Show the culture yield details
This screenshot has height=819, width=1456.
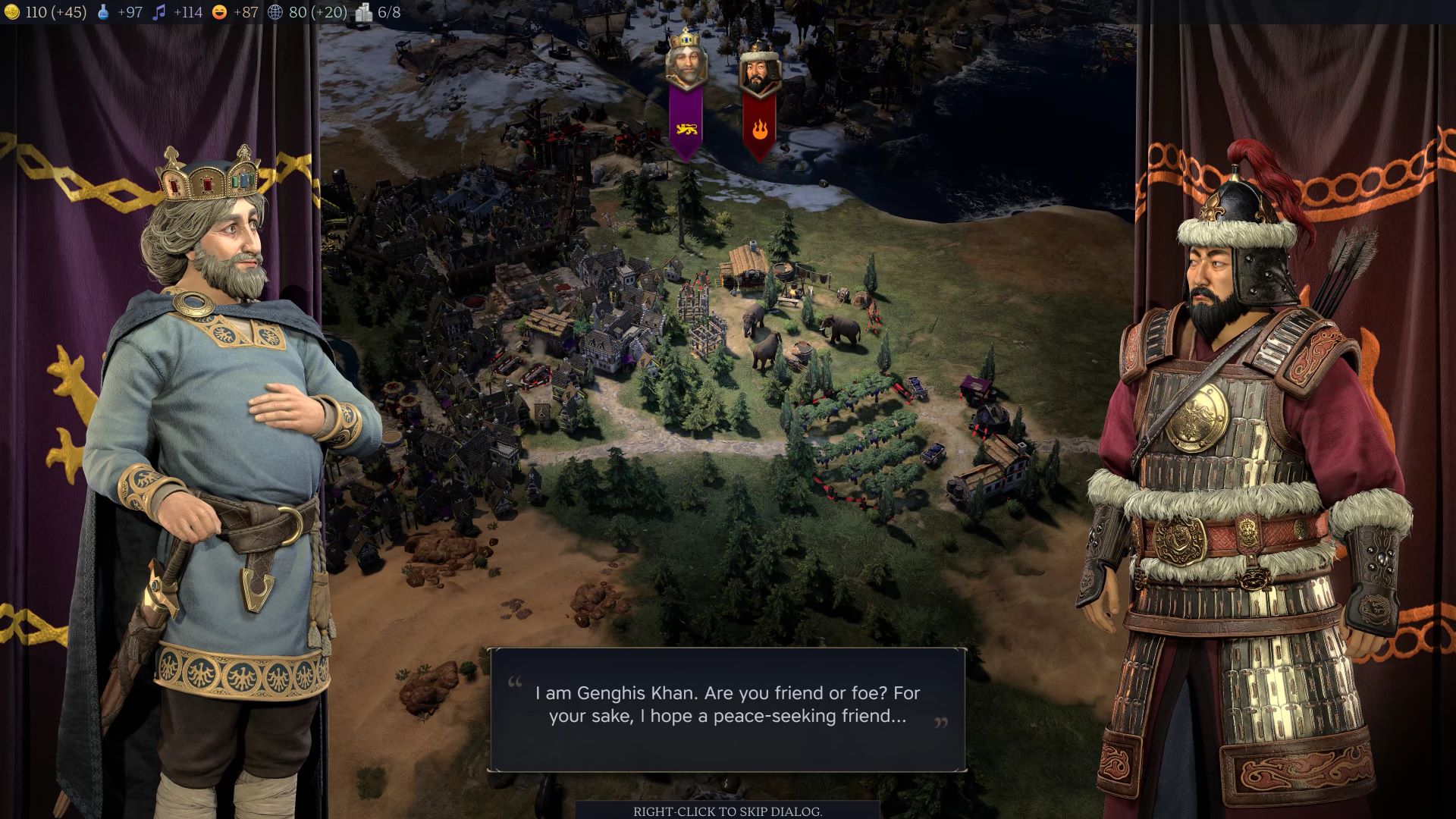177,12
